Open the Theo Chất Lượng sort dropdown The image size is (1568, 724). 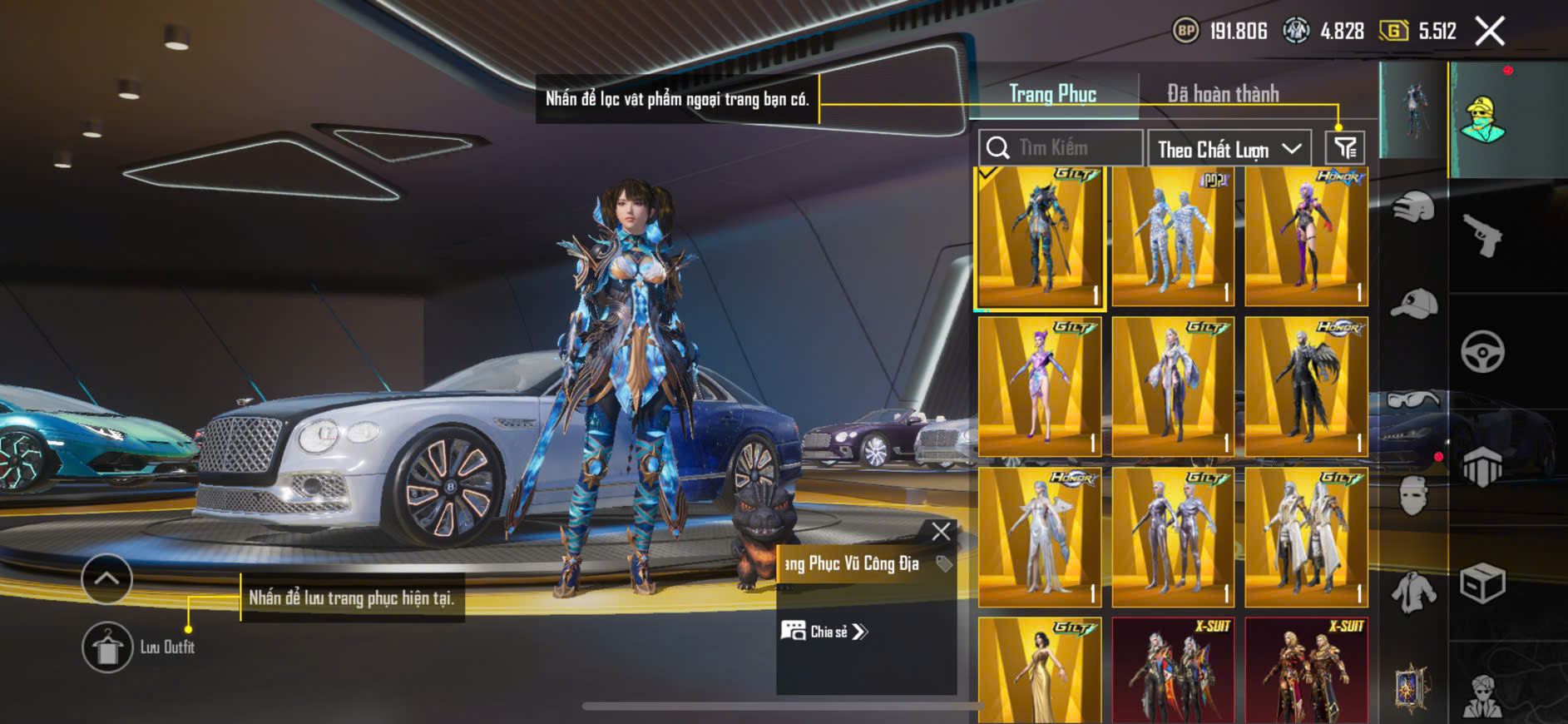(1229, 149)
